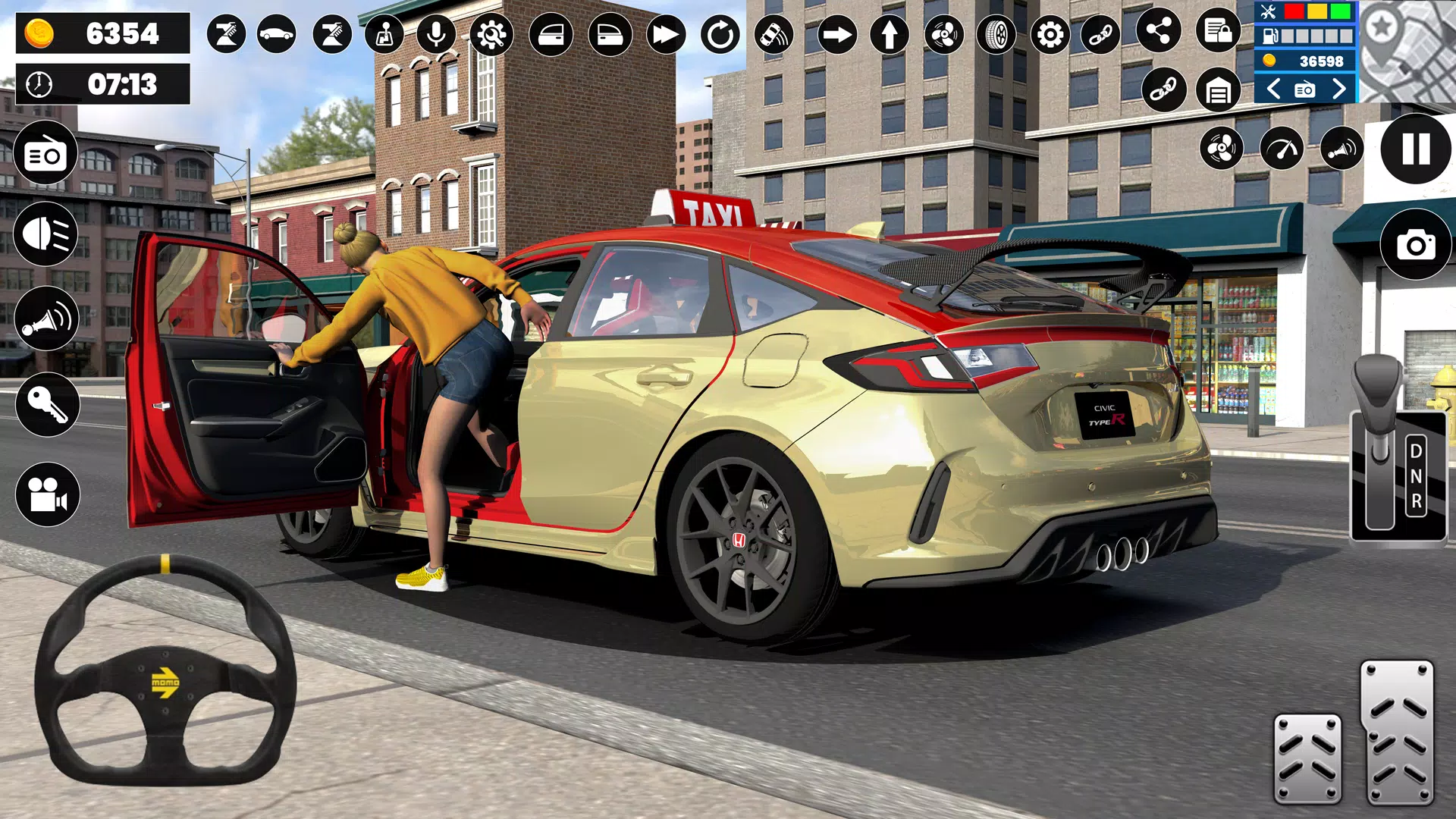Screen dimensions: 1456x819
Task: Open the garage icon
Action: click(1219, 91)
